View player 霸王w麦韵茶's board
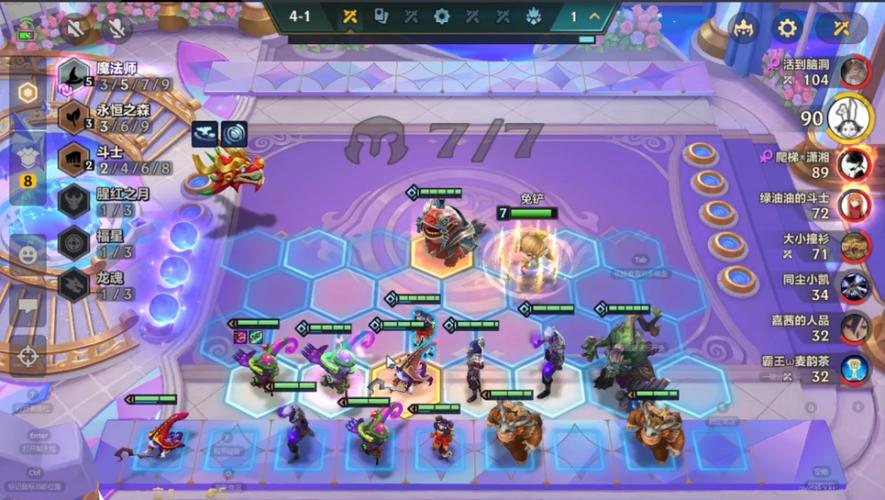Image resolution: width=885 pixels, height=500 pixels. click(x=853, y=370)
